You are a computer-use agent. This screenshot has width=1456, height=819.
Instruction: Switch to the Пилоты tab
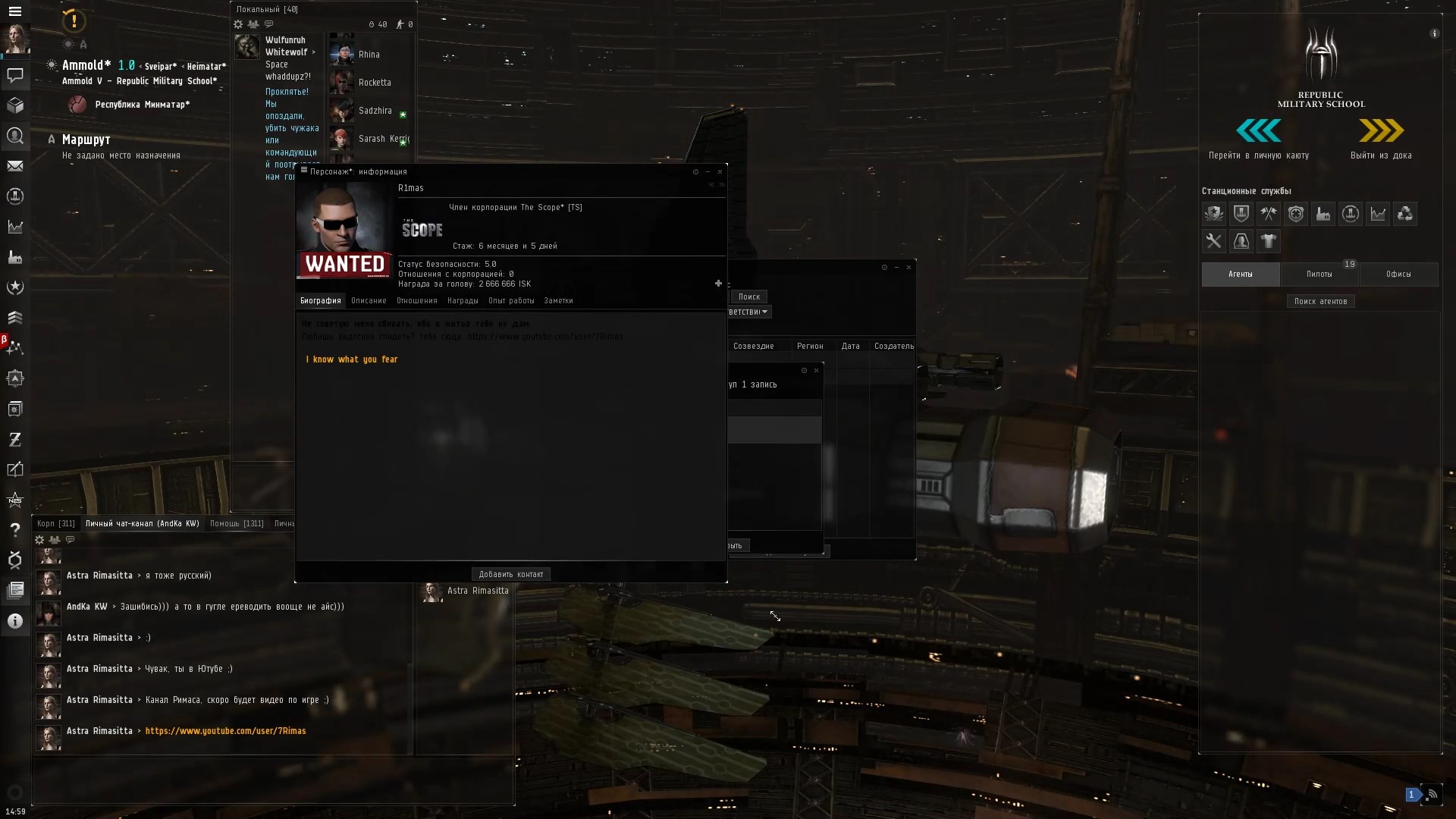coord(1319,274)
